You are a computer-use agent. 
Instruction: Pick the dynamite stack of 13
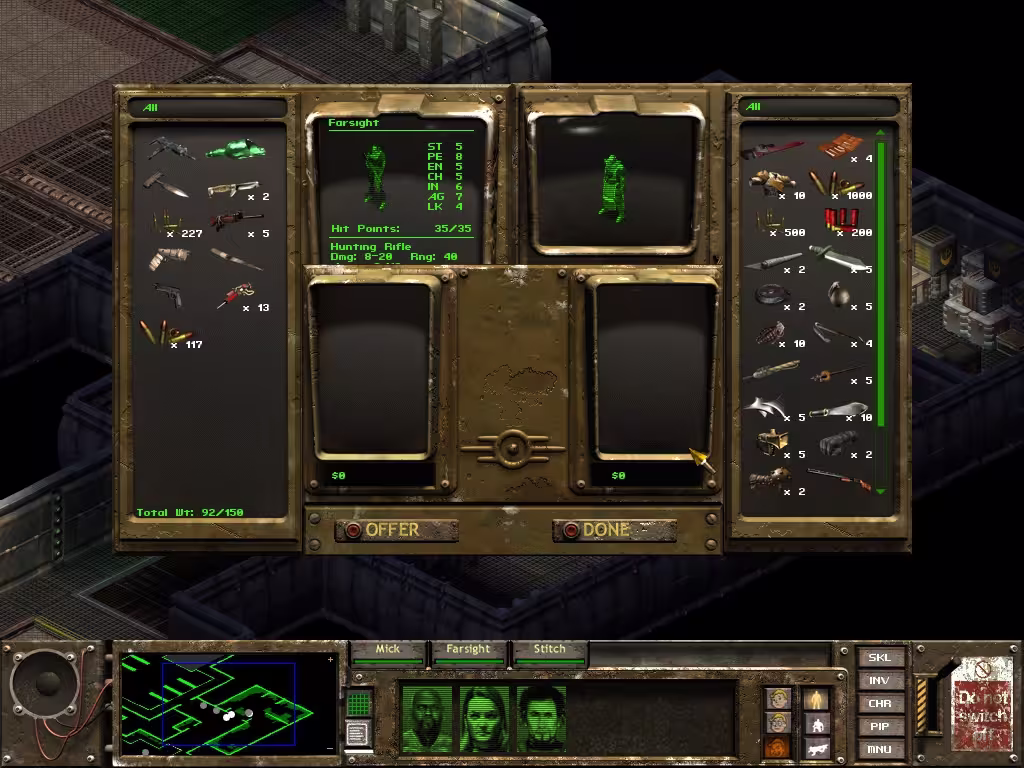(234, 294)
